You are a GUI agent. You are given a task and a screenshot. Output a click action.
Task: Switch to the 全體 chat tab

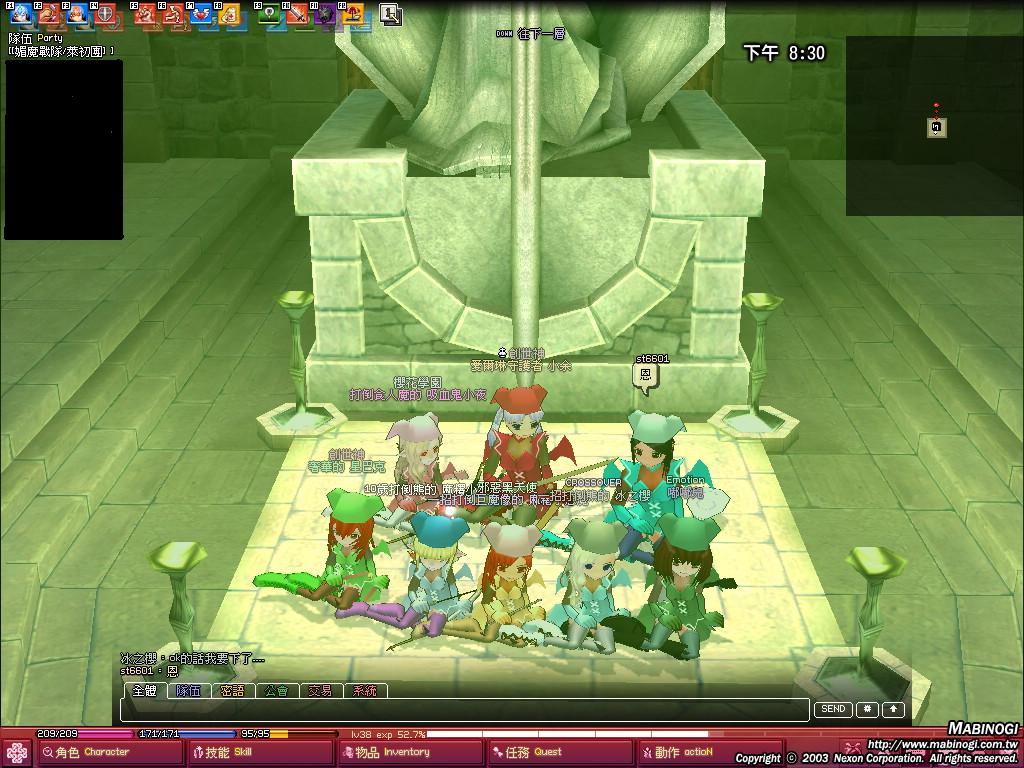coord(145,690)
